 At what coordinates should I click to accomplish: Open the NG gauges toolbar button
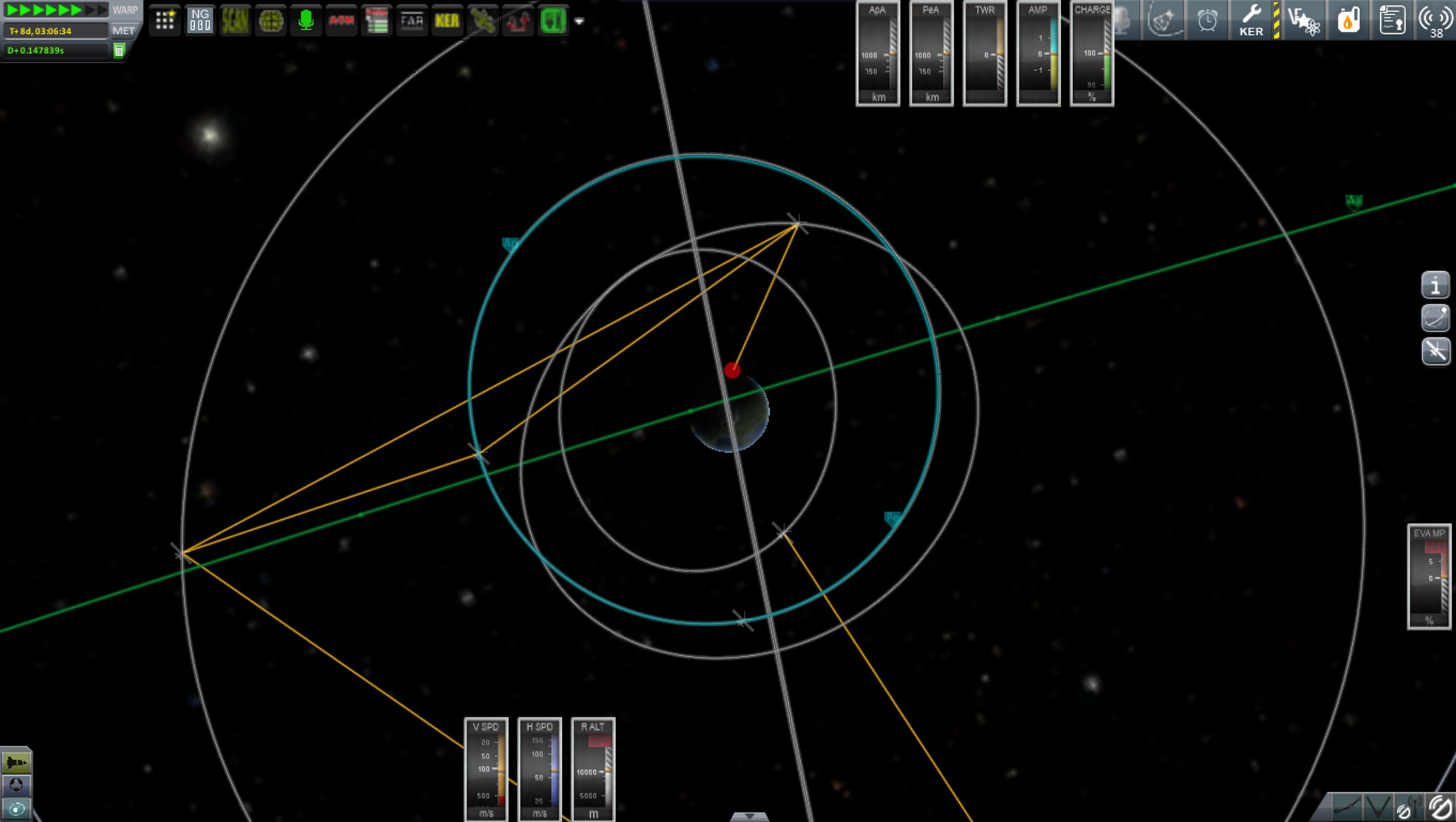coord(200,21)
